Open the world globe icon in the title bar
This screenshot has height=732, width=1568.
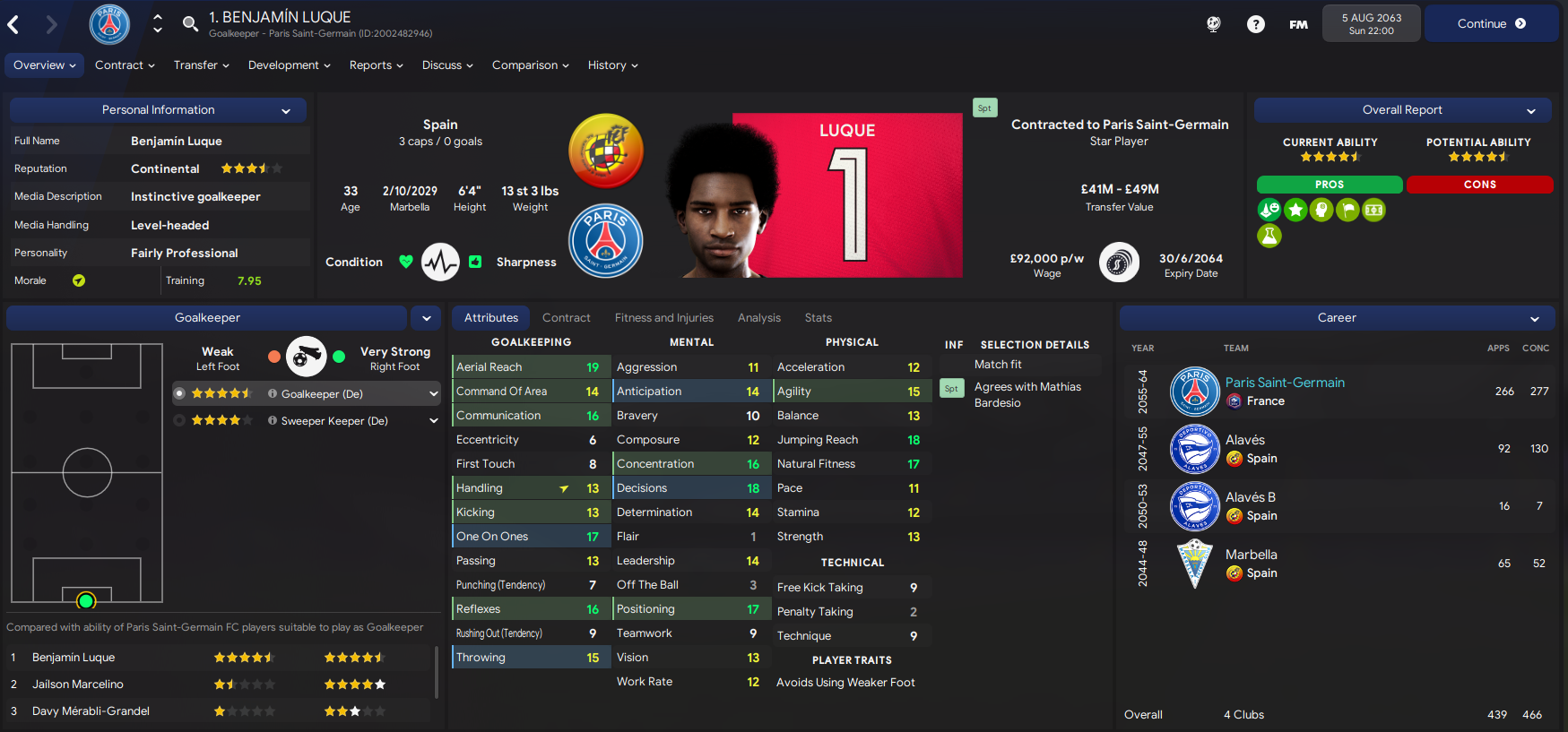(x=1213, y=24)
